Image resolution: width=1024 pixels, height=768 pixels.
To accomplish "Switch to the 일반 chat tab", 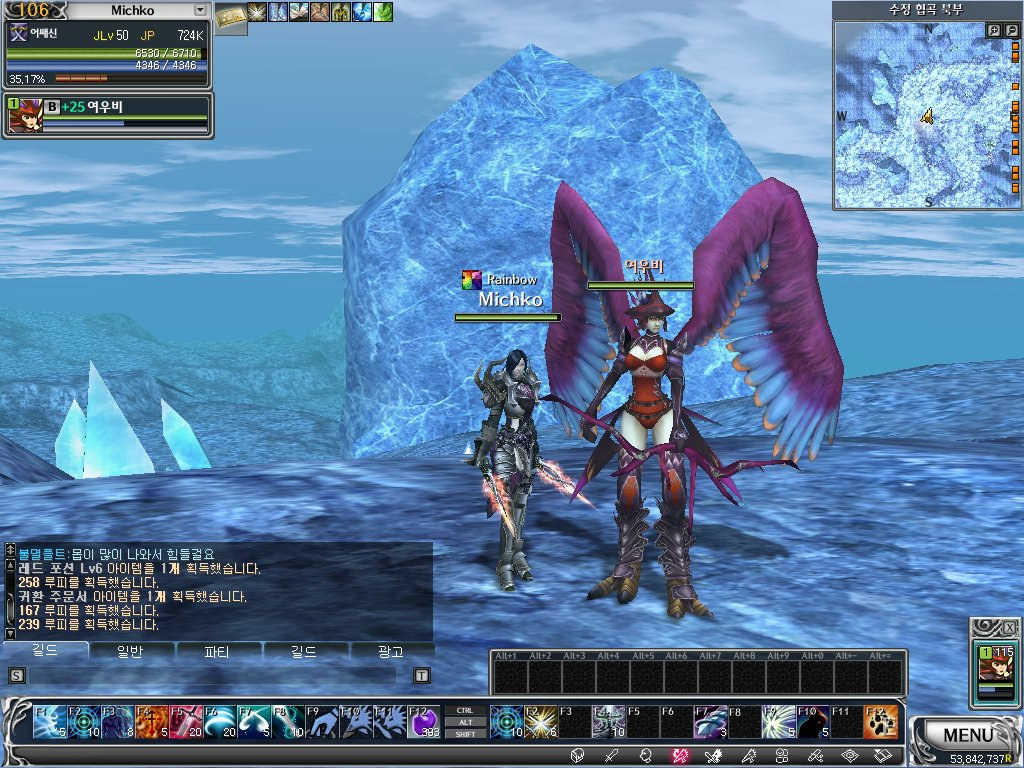I will tap(131, 651).
